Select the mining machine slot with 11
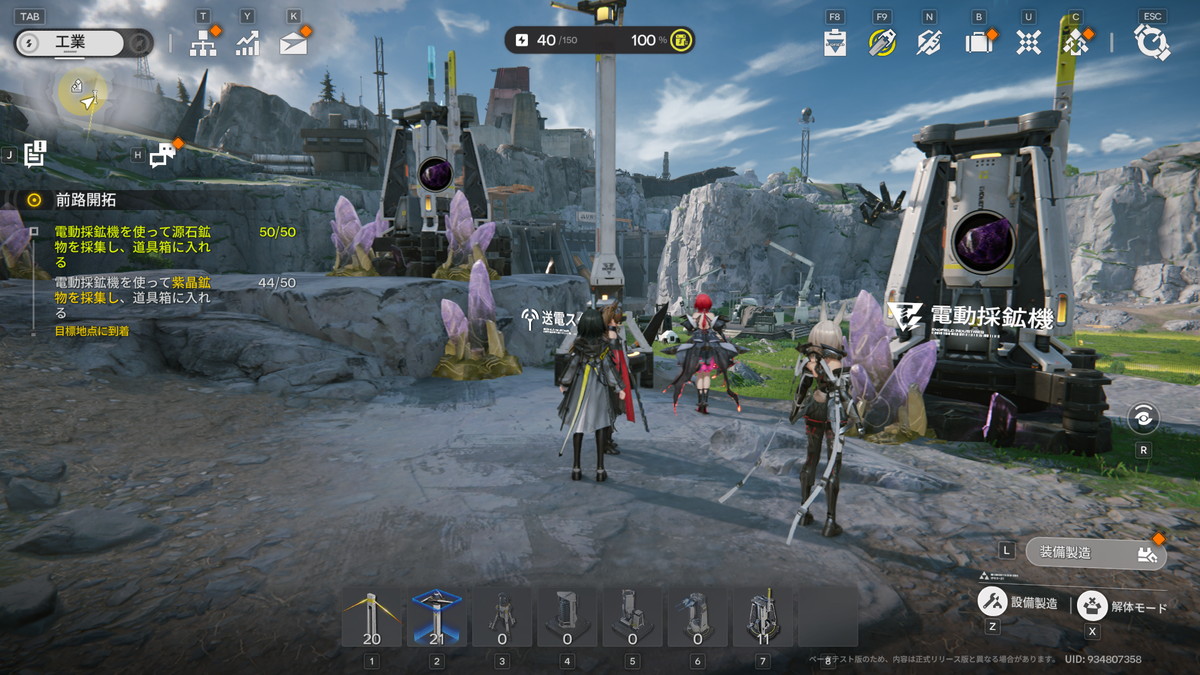The width and height of the screenshot is (1200, 675). pyautogui.click(x=763, y=617)
